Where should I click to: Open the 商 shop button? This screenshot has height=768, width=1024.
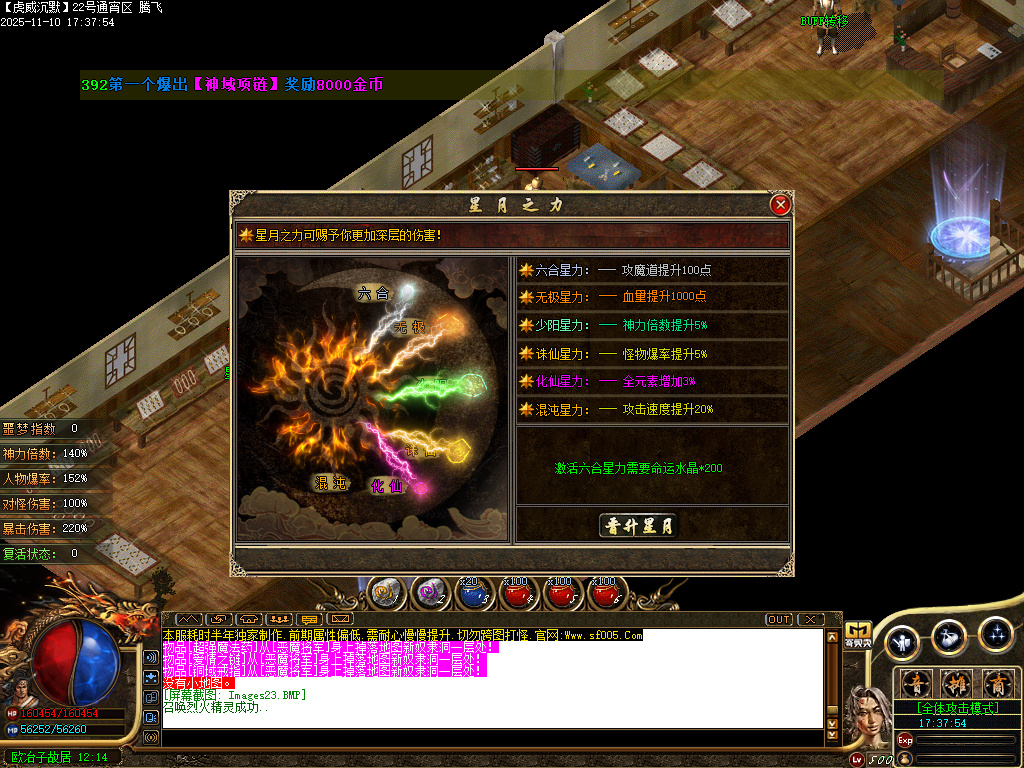point(996,684)
